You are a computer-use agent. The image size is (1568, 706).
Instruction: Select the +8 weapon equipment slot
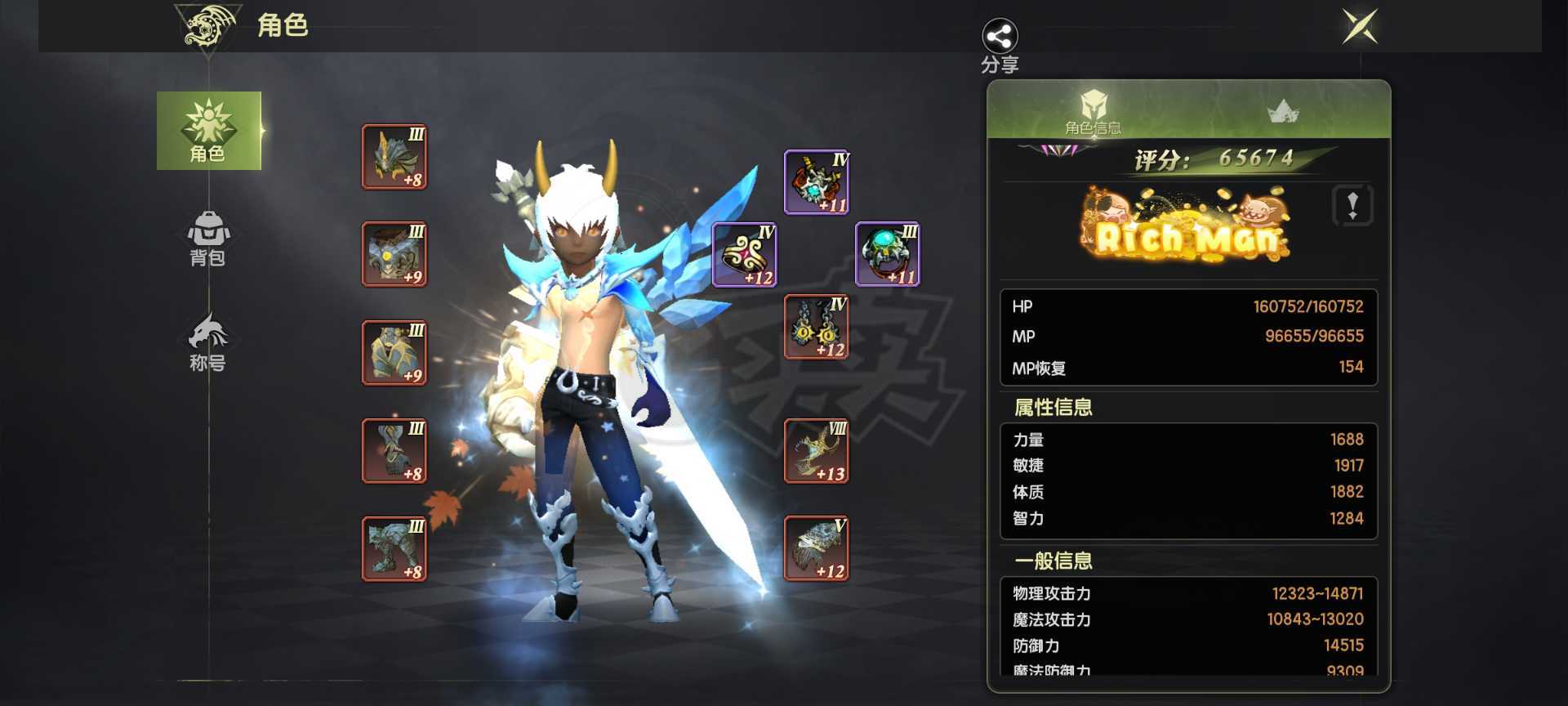click(394, 157)
